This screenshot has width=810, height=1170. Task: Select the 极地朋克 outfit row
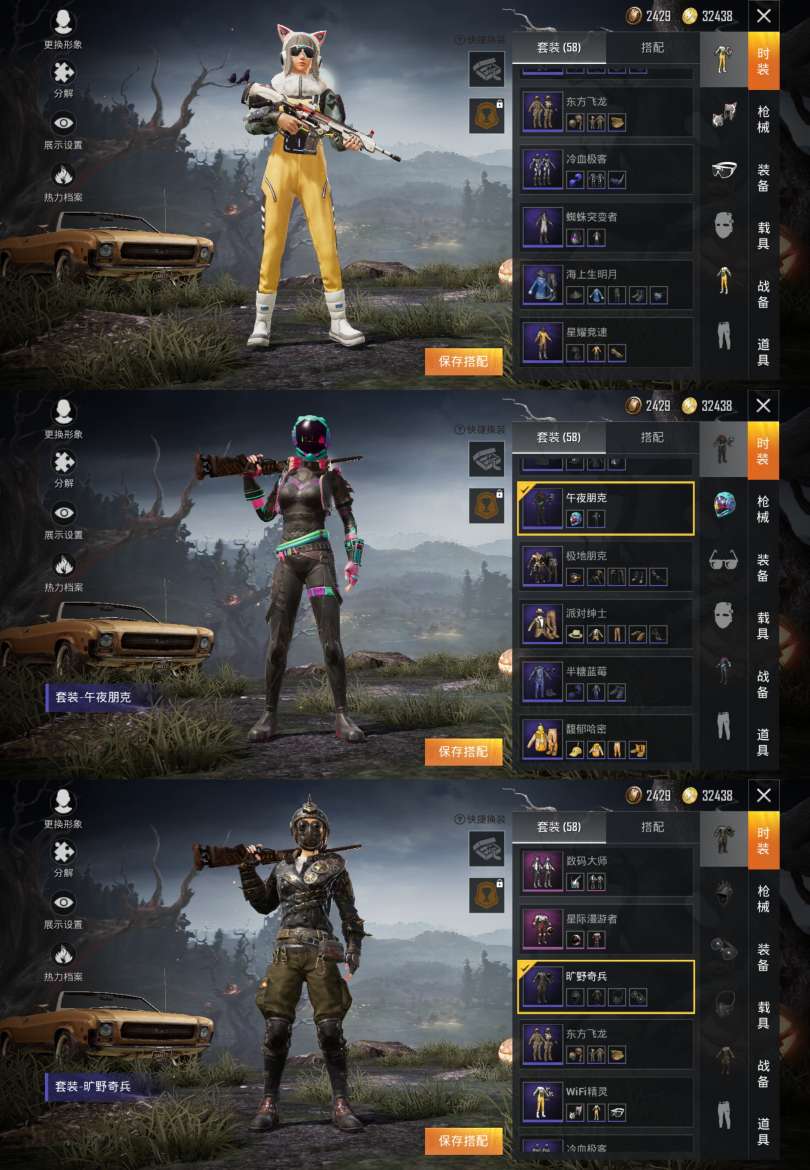click(x=606, y=565)
